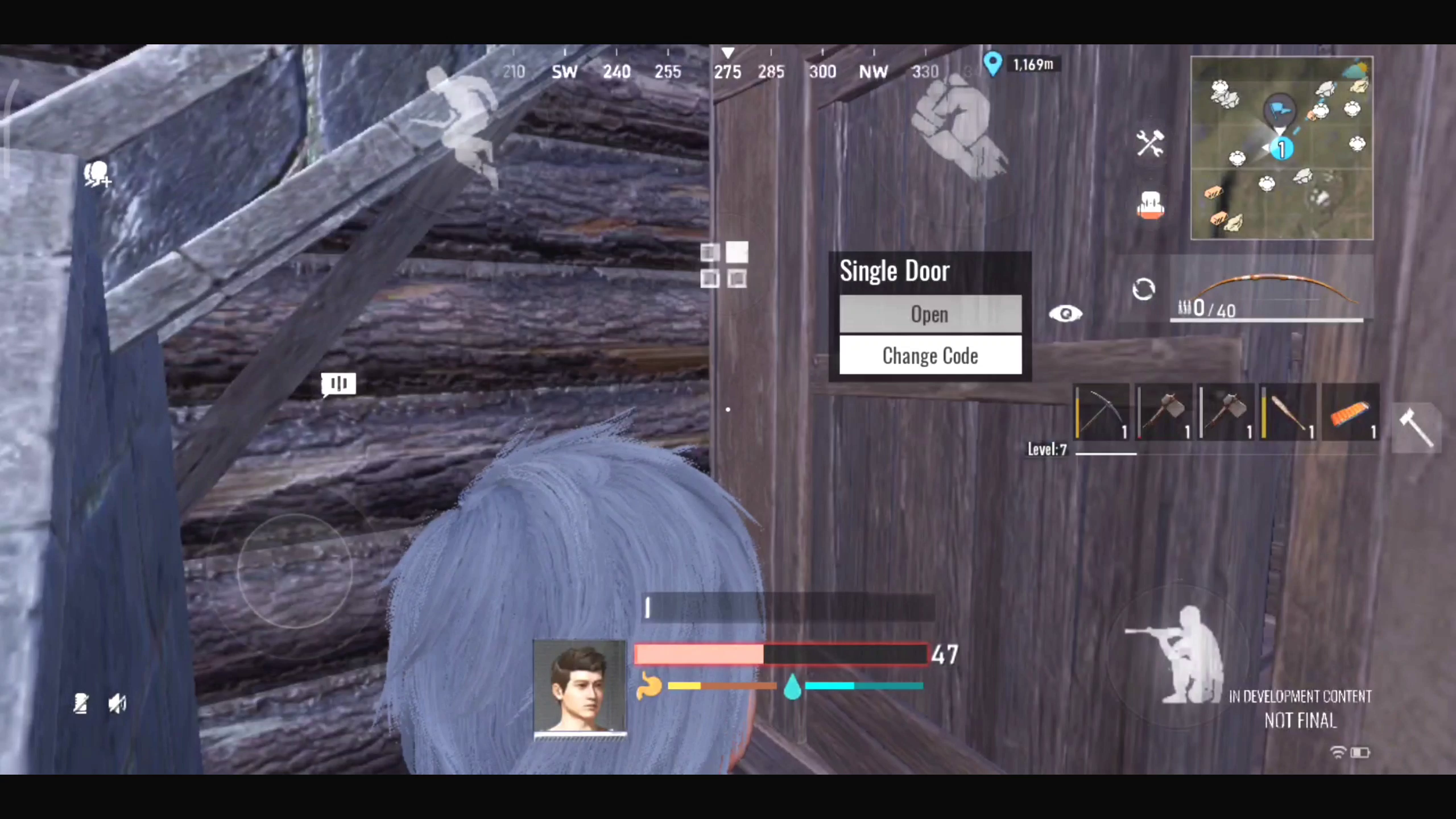Open the backpack inventory weight icon
The image size is (1456, 819).
1150,206
